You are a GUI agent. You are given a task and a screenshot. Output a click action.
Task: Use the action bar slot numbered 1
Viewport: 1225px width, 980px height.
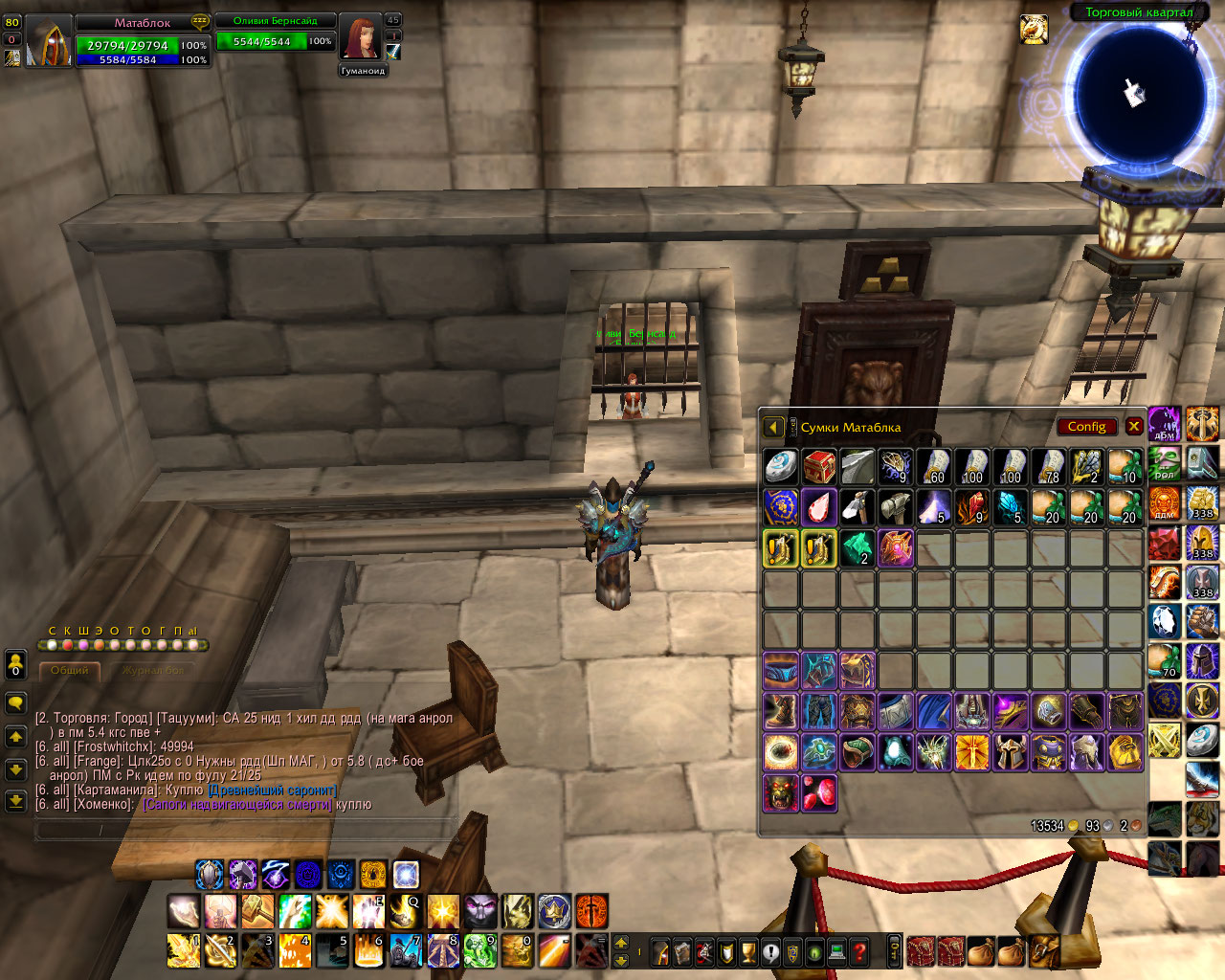point(184,951)
